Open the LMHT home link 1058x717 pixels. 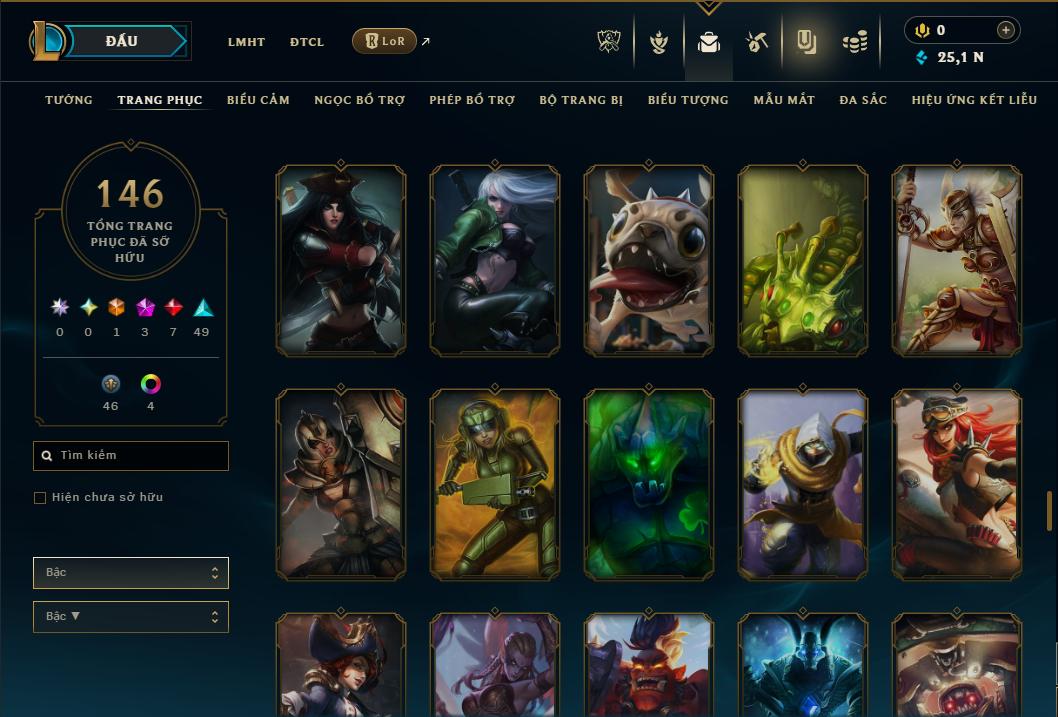246,42
